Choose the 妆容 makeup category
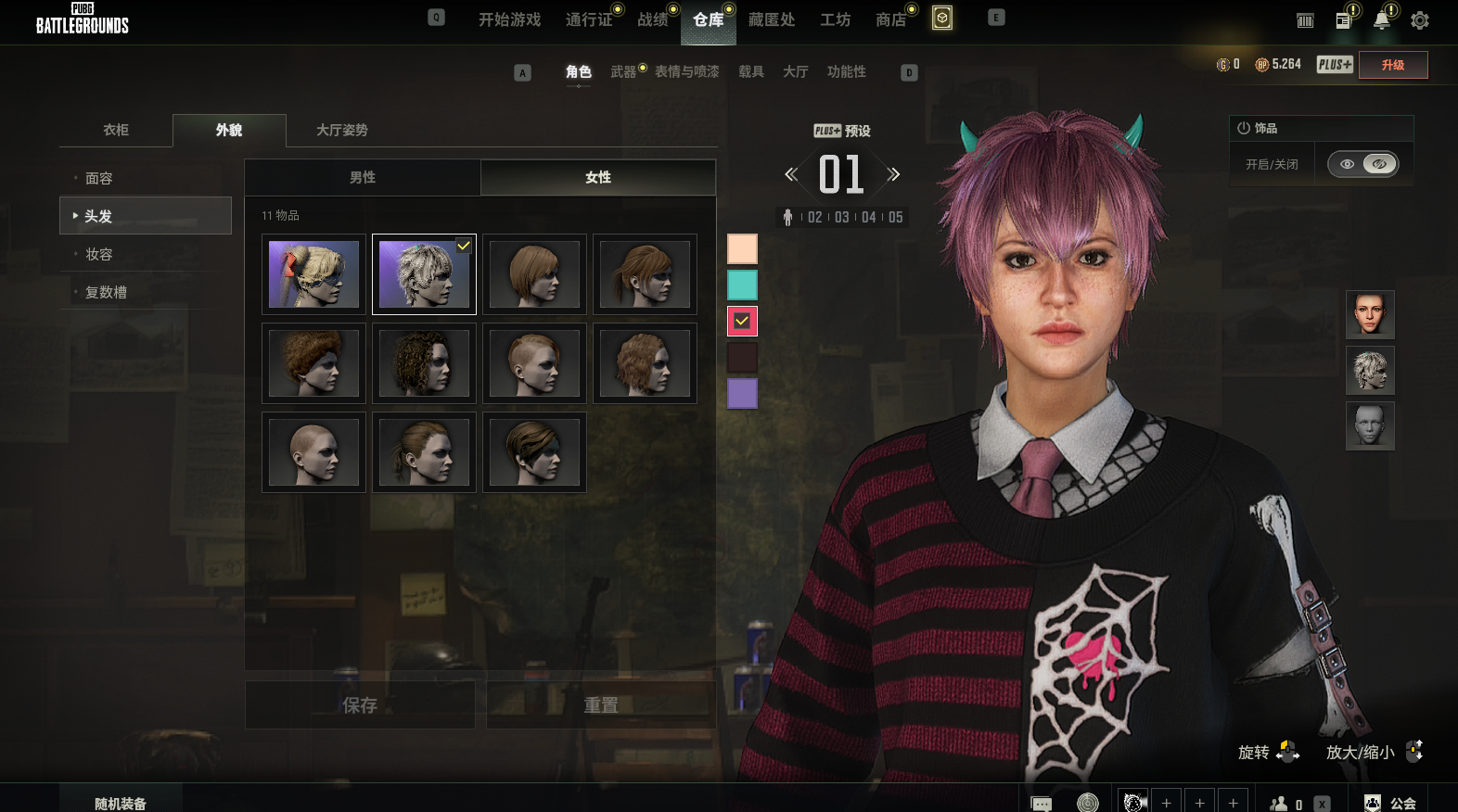This screenshot has width=1458, height=812. tap(99, 254)
